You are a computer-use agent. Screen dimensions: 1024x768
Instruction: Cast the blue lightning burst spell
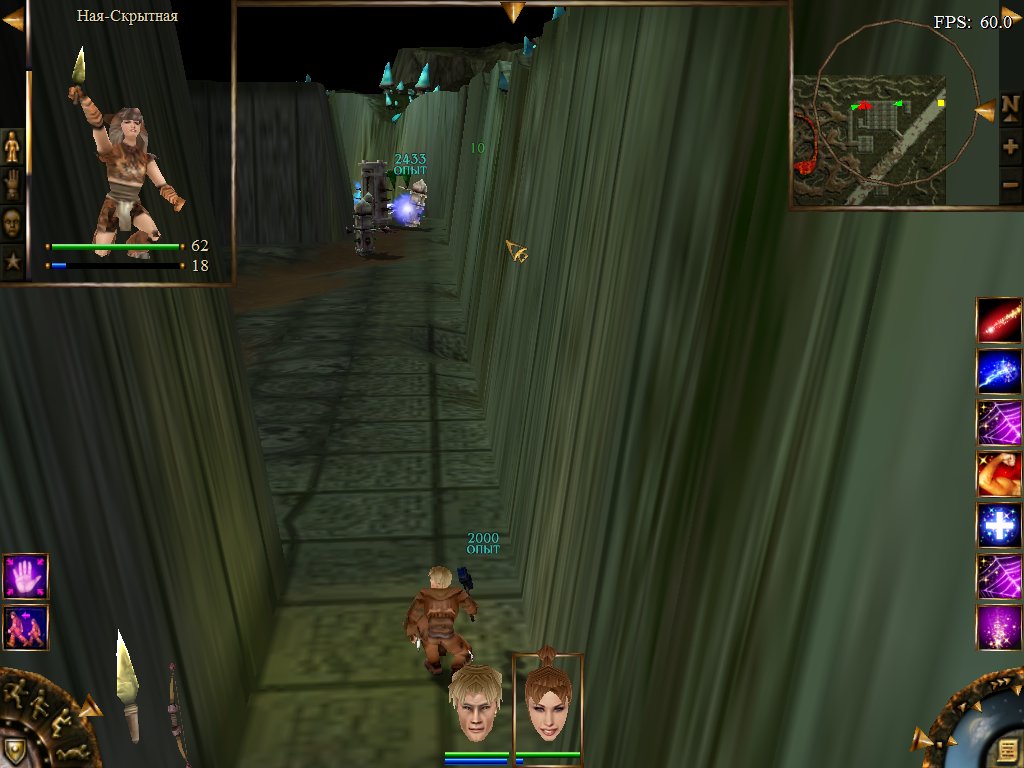(999, 371)
